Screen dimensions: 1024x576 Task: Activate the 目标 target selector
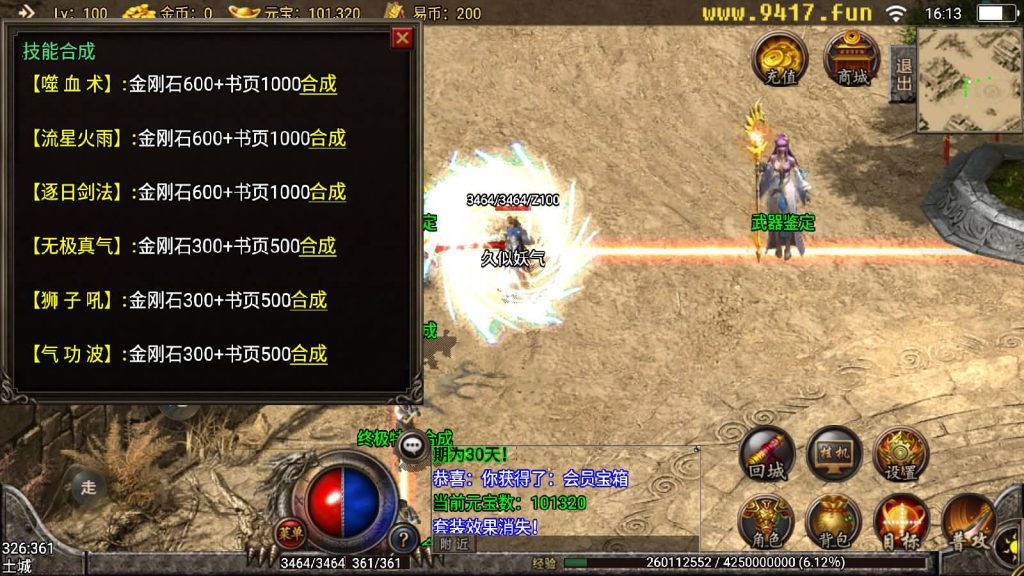[901, 521]
